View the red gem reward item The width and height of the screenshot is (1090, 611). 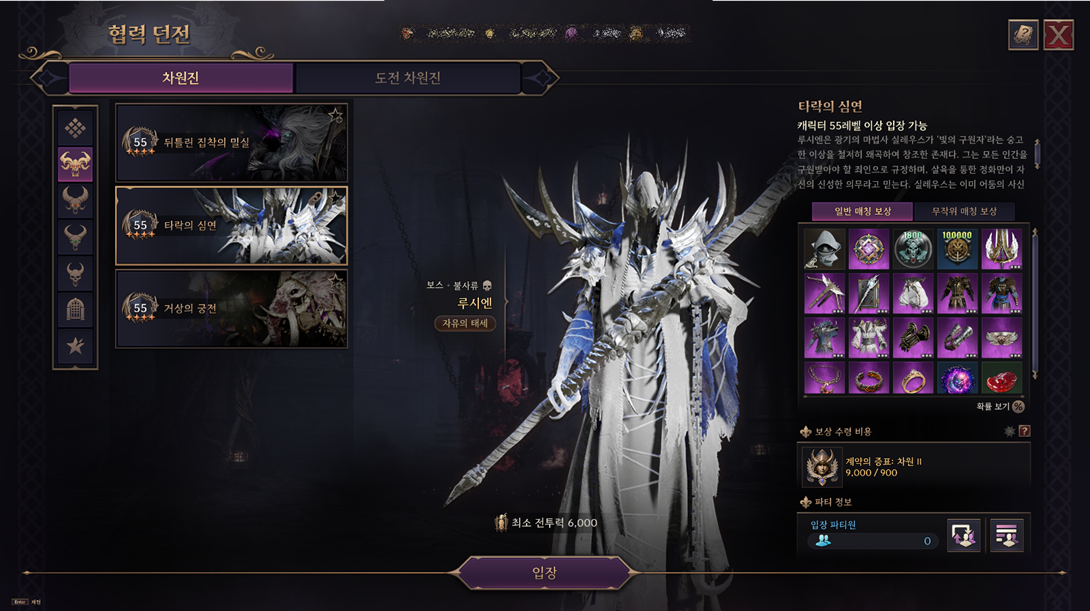(x=1001, y=378)
